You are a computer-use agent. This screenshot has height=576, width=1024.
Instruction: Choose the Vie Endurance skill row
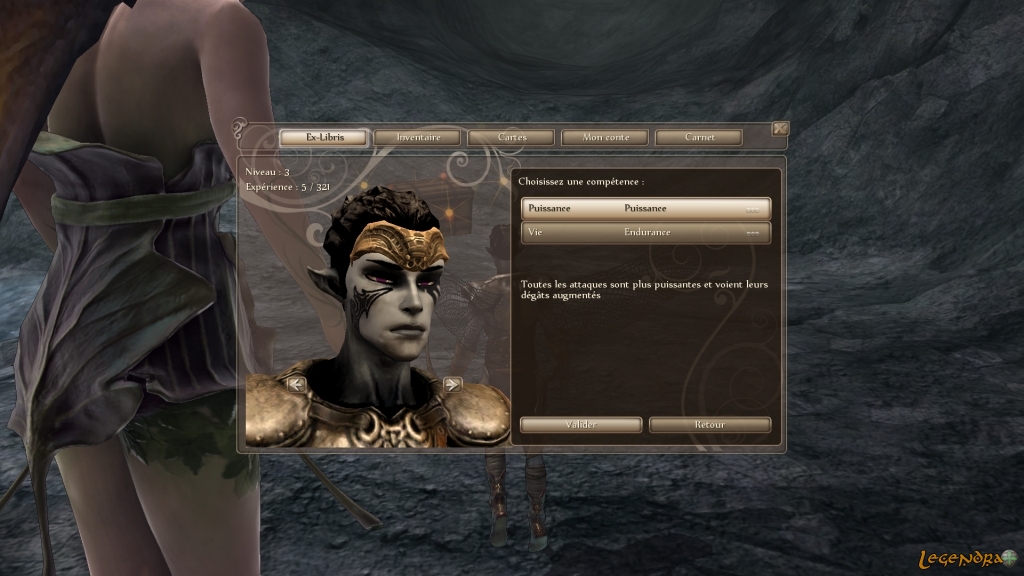[646, 232]
